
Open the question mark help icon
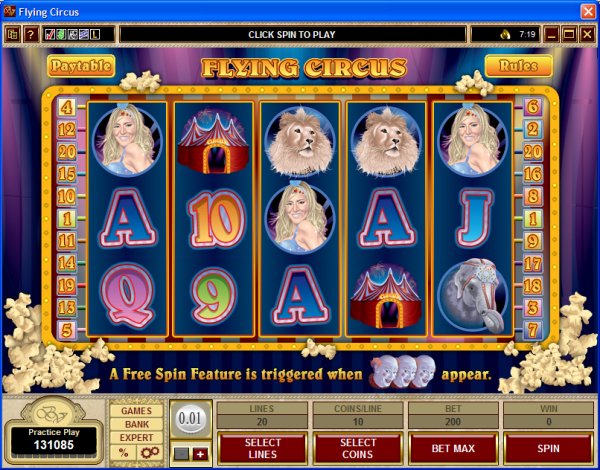click(x=31, y=35)
